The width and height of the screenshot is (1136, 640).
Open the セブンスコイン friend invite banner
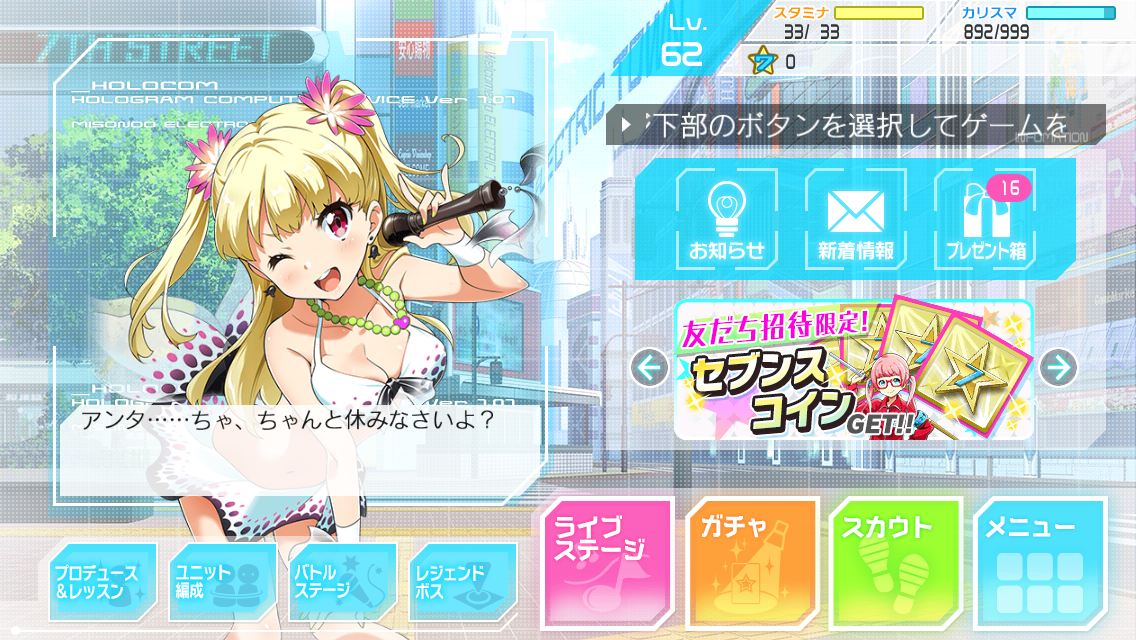(853, 370)
